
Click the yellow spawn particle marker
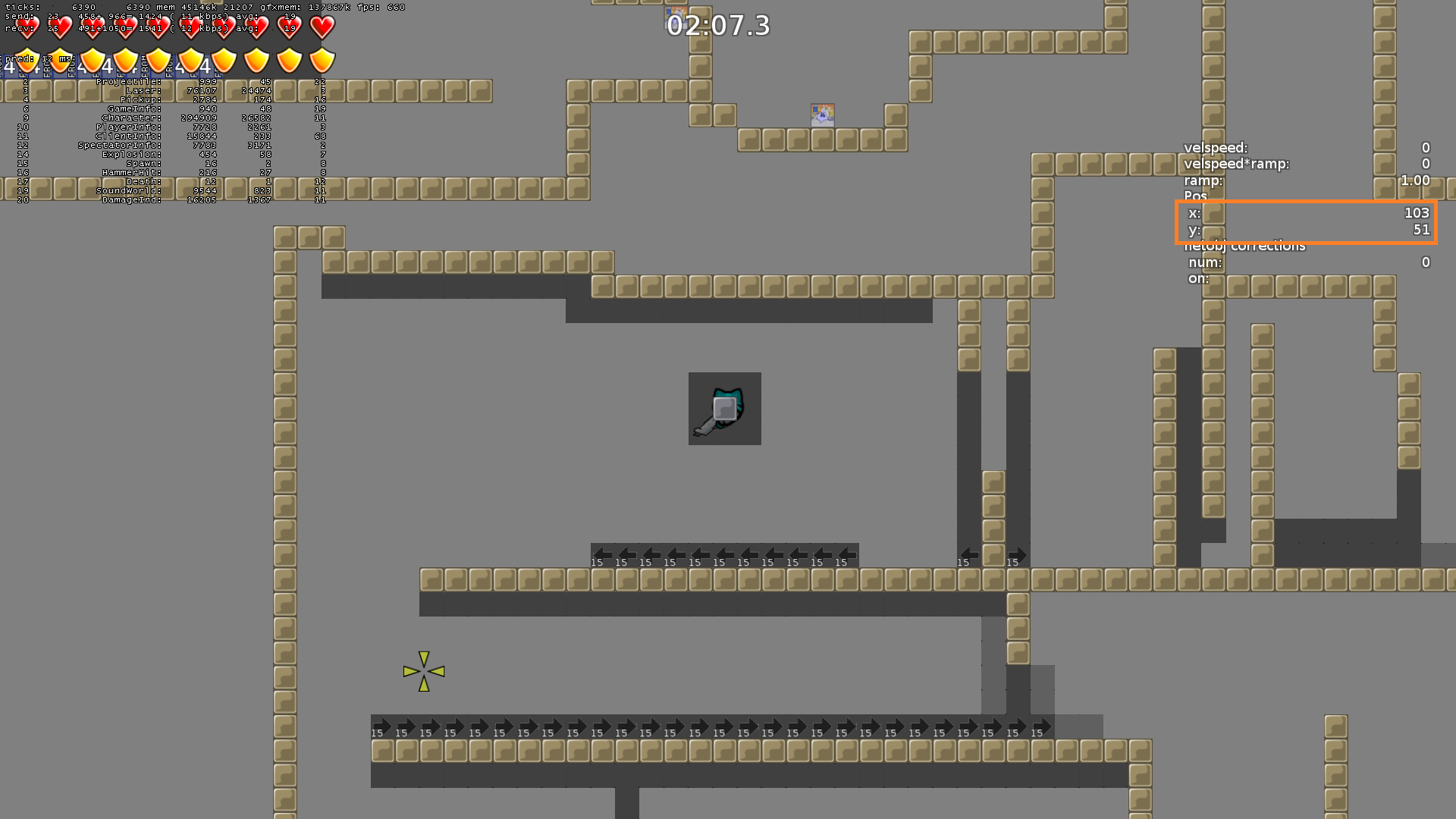point(425,671)
